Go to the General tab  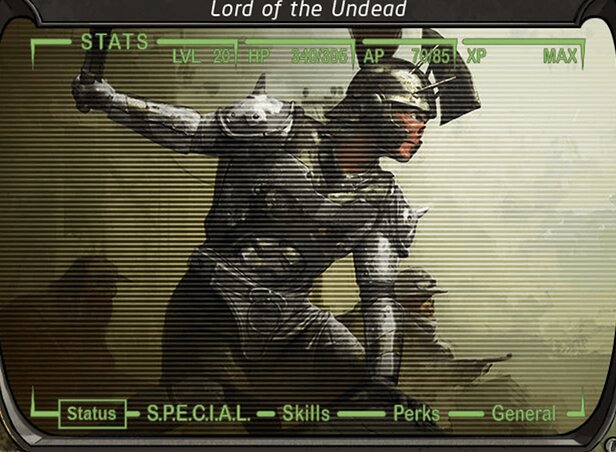pos(523,413)
